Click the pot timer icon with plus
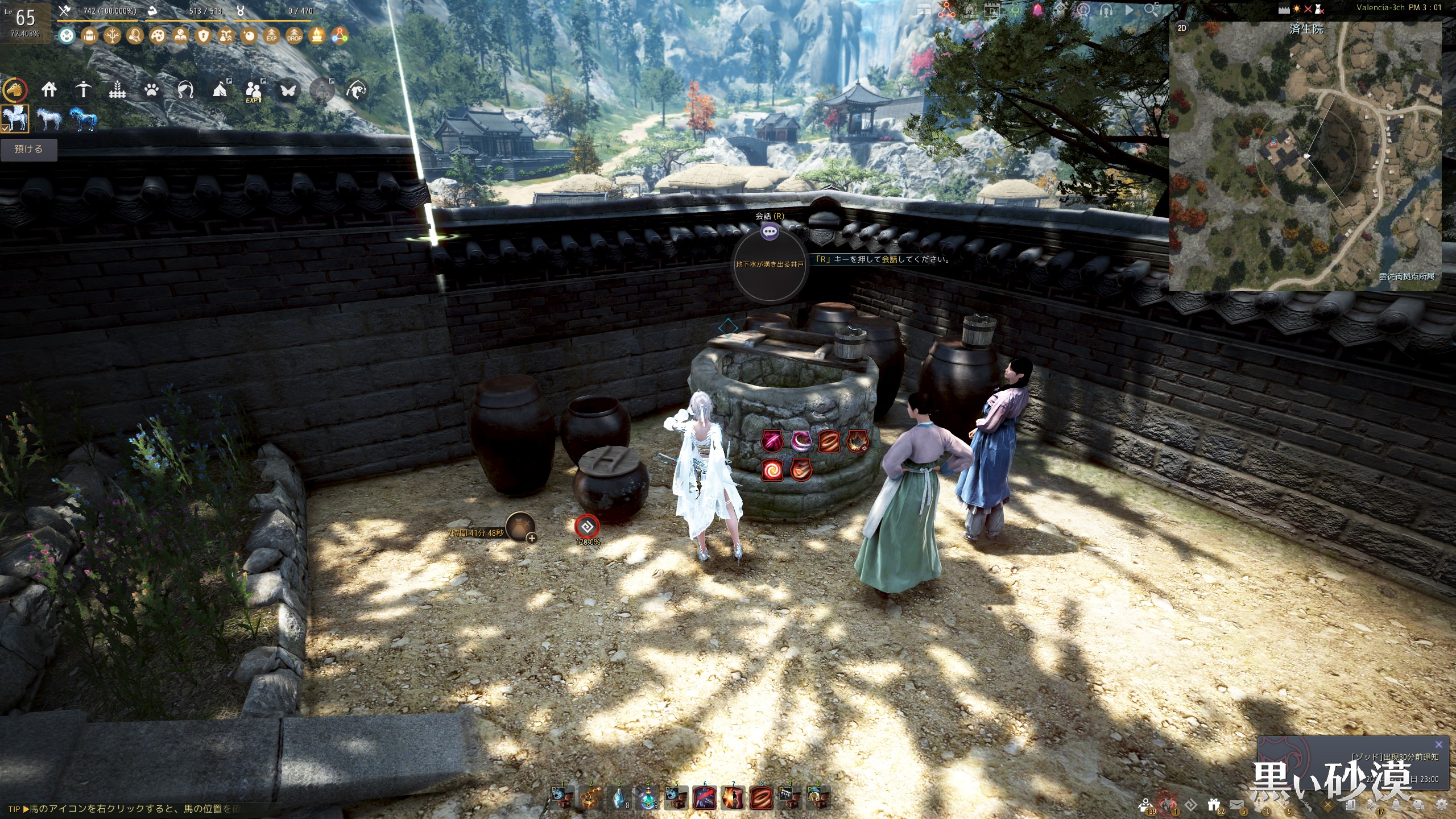The width and height of the screenshot is (1456, 819). pyautogui.click(x=520, y=527)
